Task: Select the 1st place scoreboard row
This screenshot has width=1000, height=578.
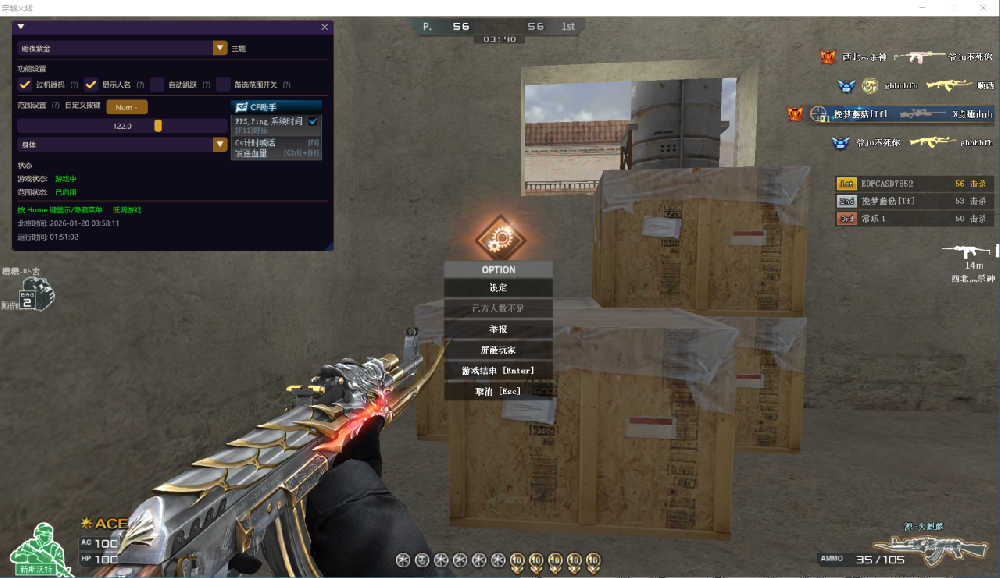Action: coord(914,184)
